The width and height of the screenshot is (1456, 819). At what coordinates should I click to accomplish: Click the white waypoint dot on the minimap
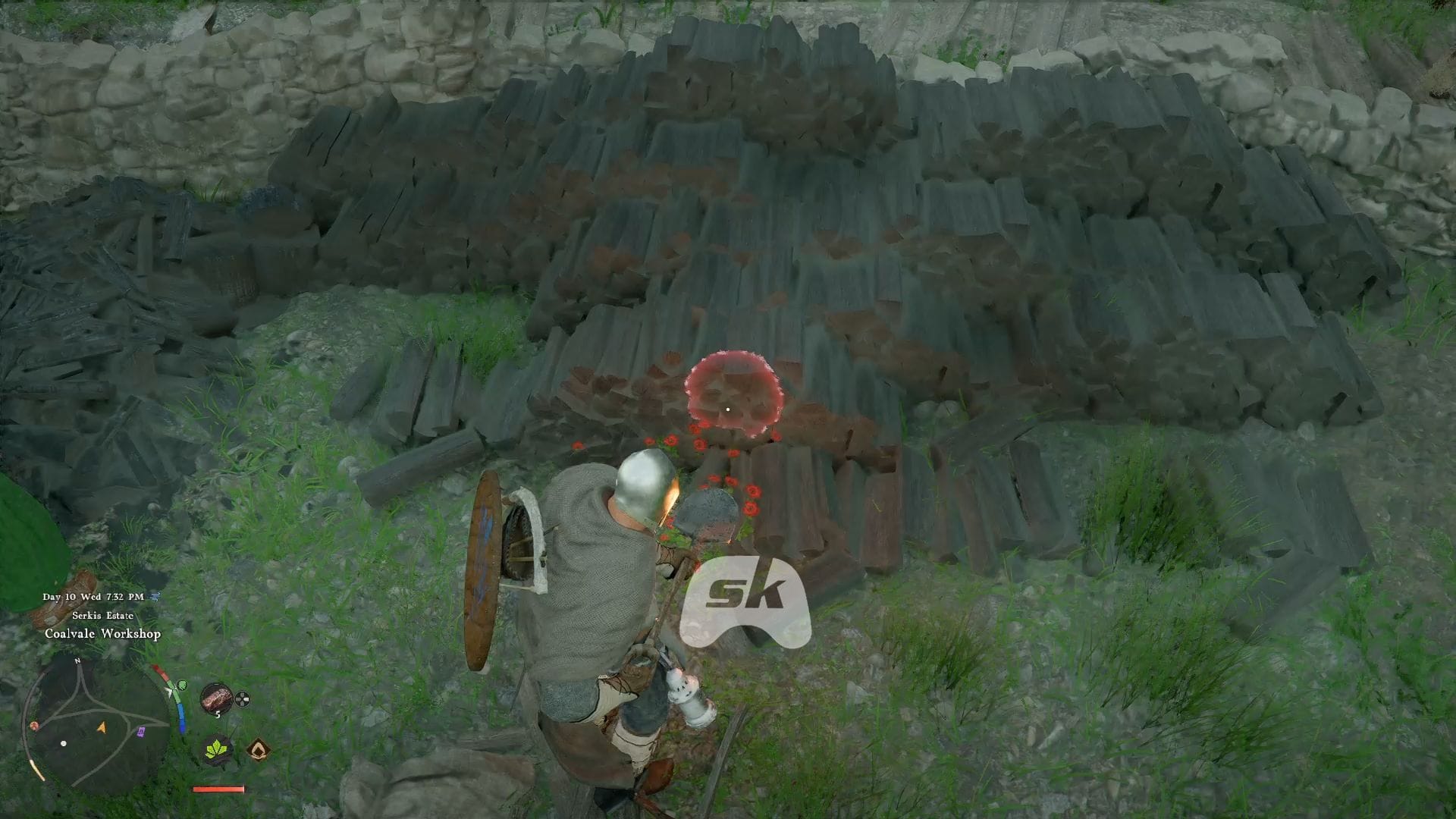click(63, 743)
